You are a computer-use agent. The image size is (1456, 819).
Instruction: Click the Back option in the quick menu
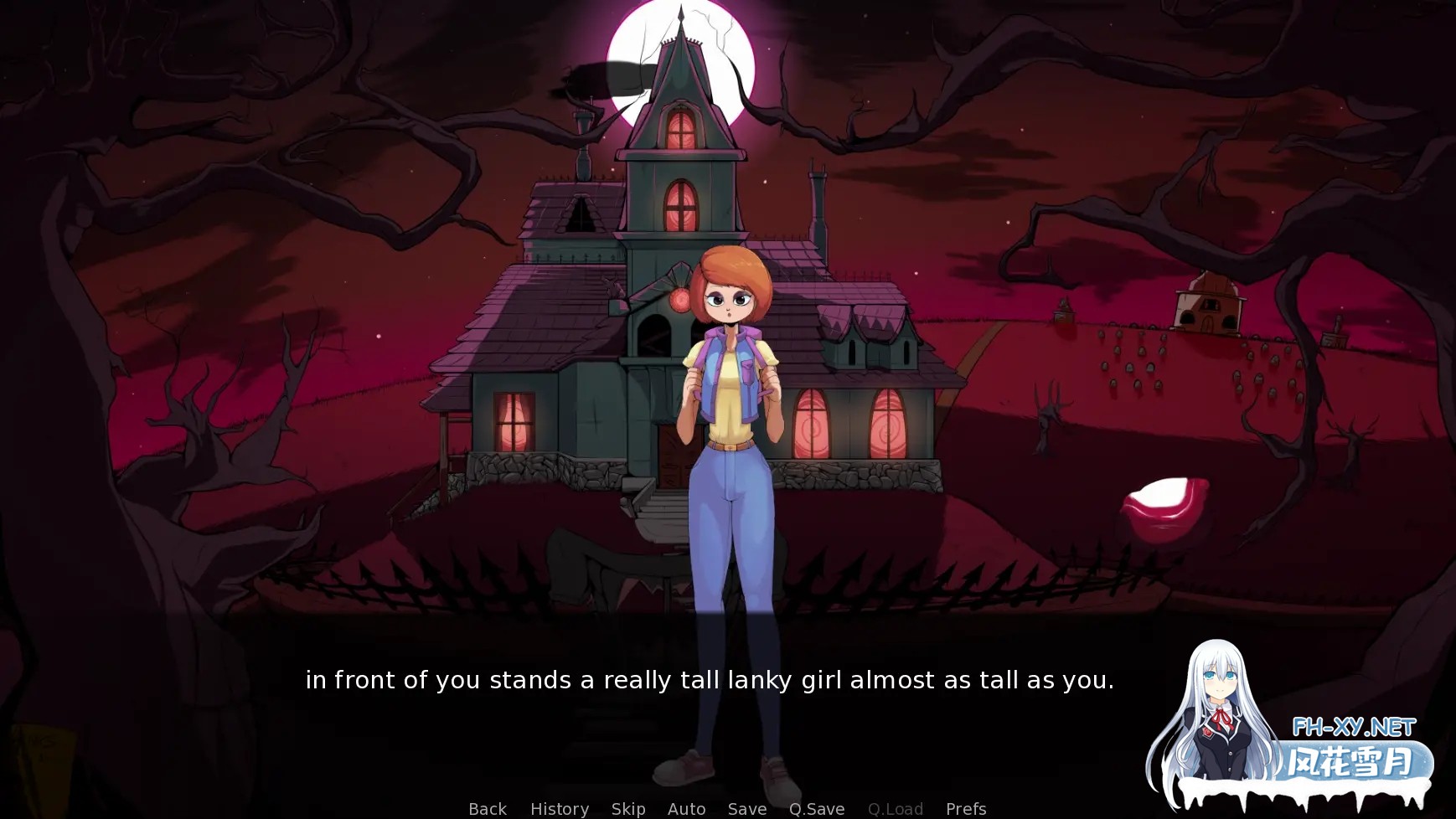click(487, 807)
